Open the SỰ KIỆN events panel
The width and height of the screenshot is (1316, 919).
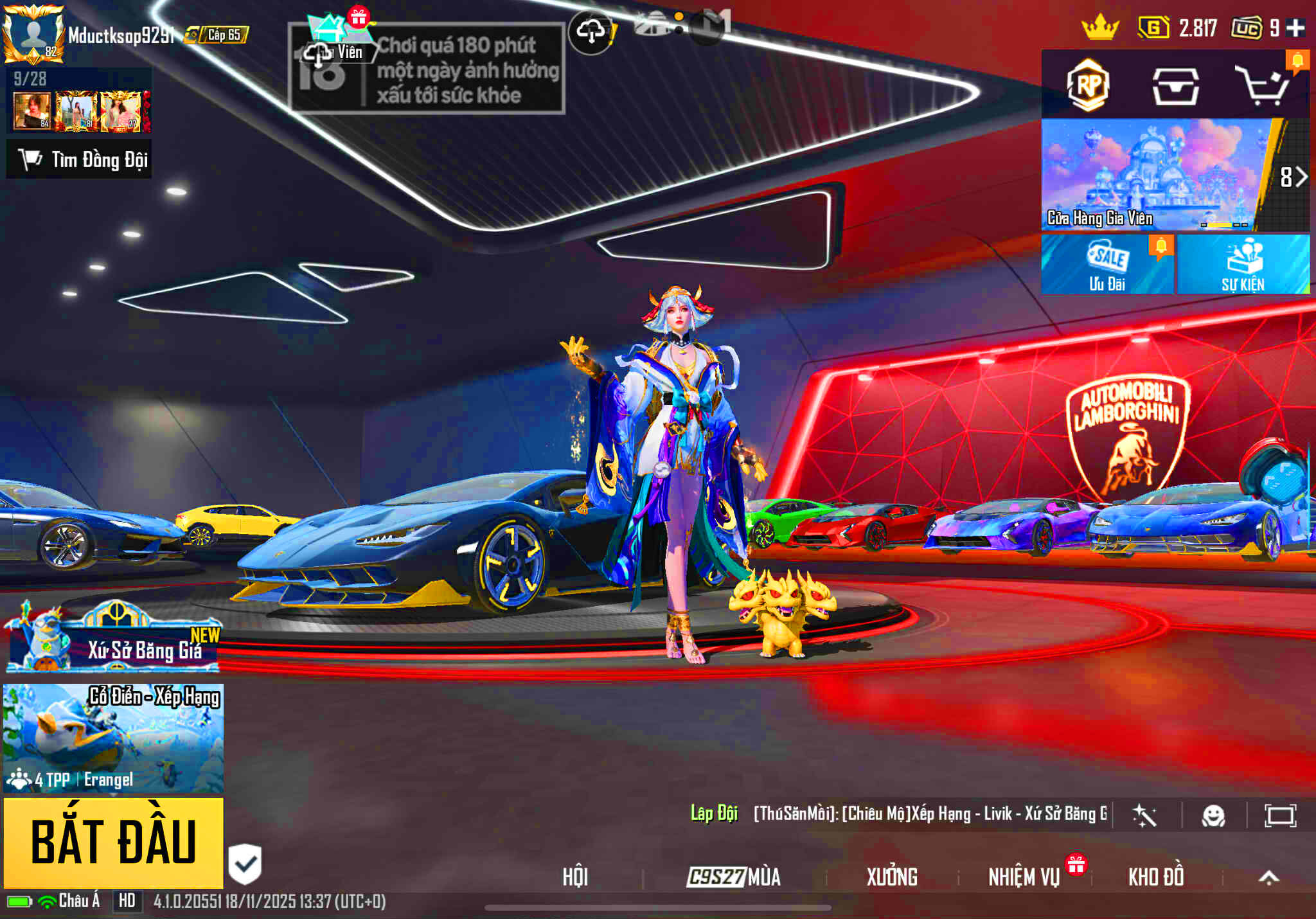(1243, 265)
